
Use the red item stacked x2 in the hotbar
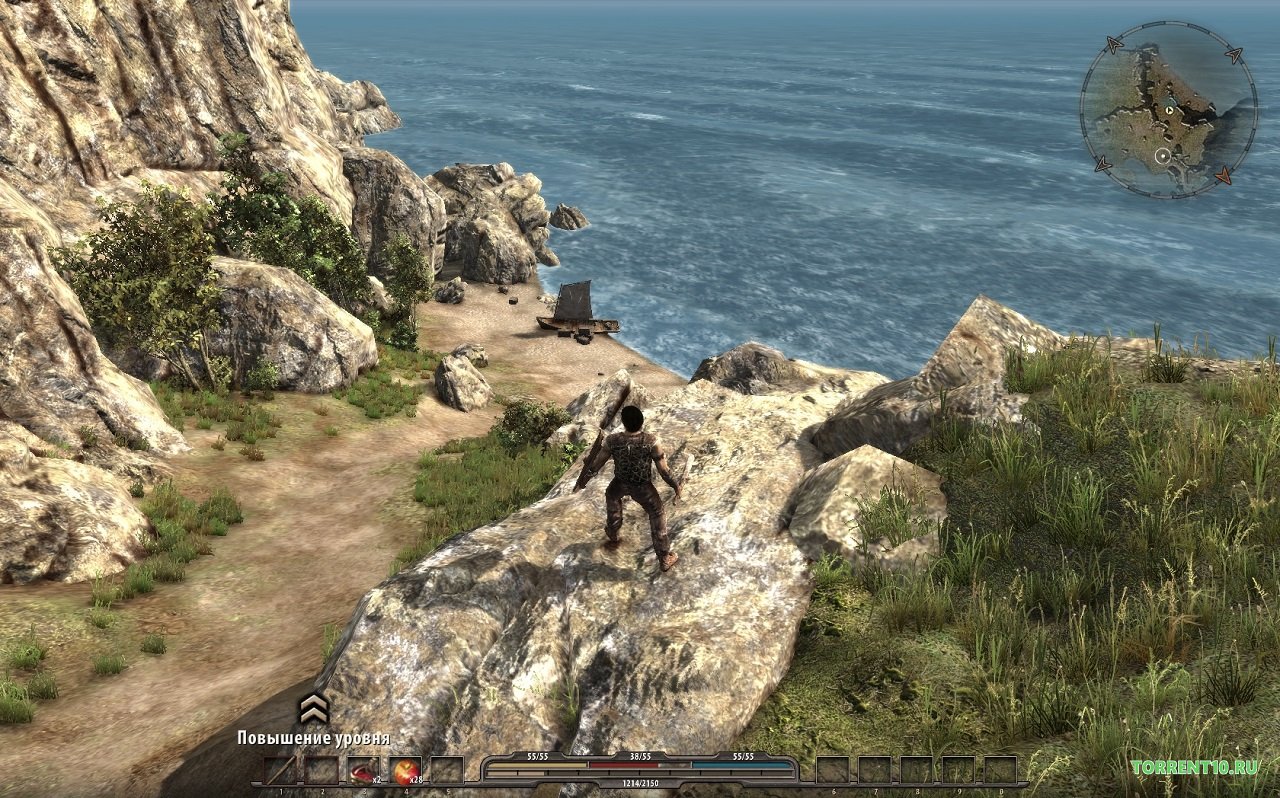[x=364, y=770]
